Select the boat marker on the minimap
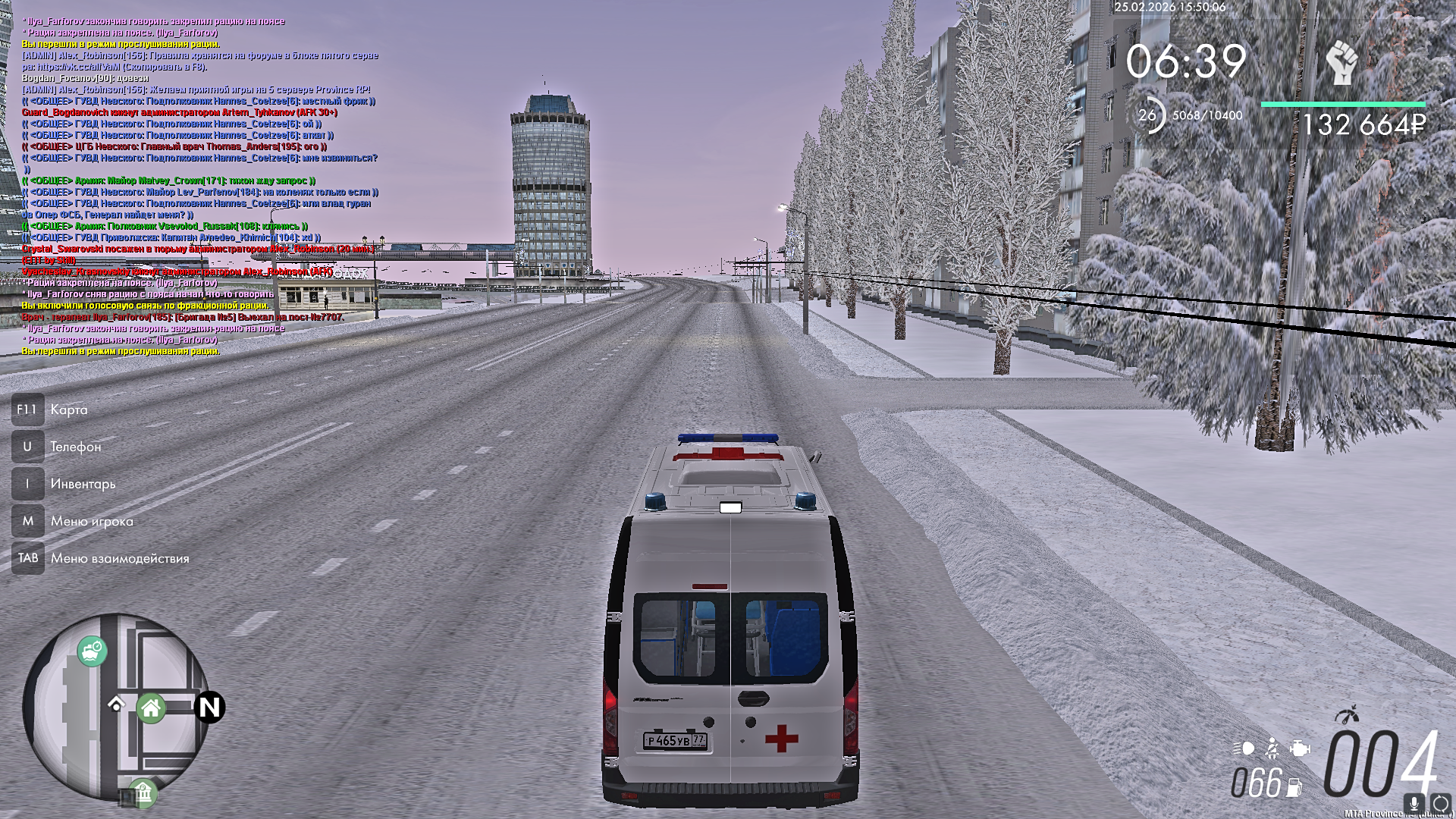 93,650
